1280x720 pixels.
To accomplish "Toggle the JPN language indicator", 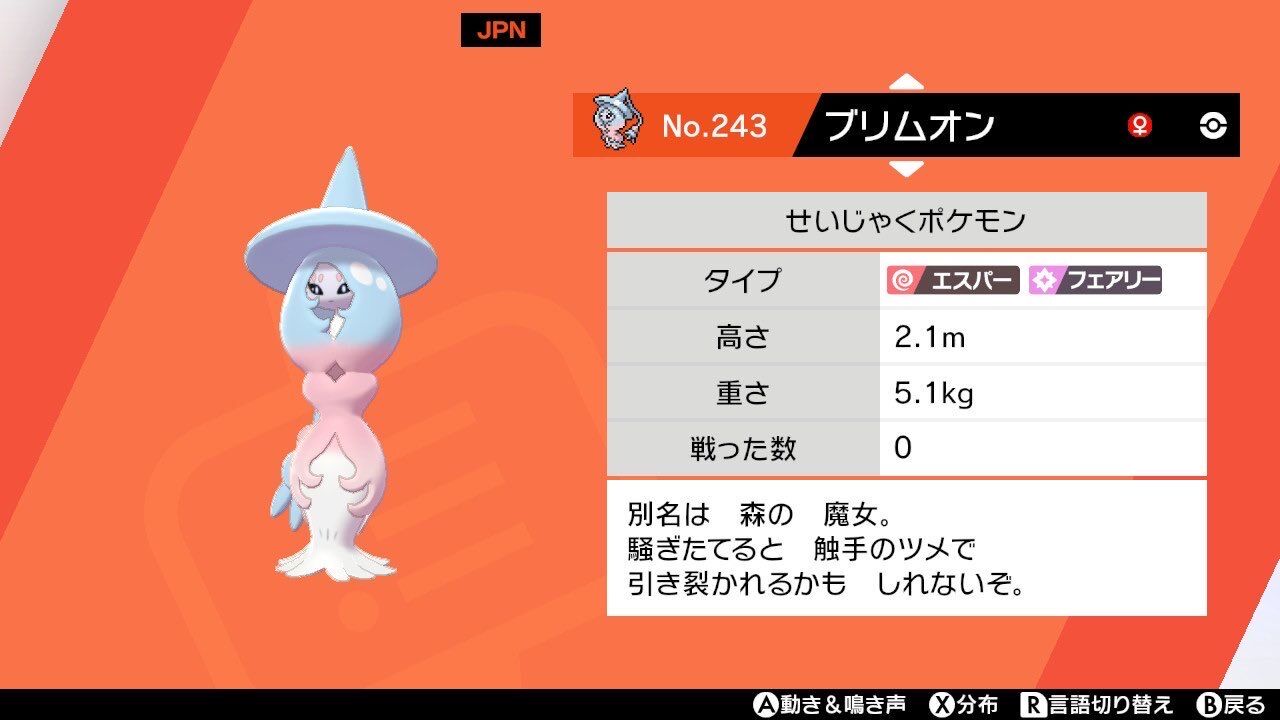I will click(499, 29).
